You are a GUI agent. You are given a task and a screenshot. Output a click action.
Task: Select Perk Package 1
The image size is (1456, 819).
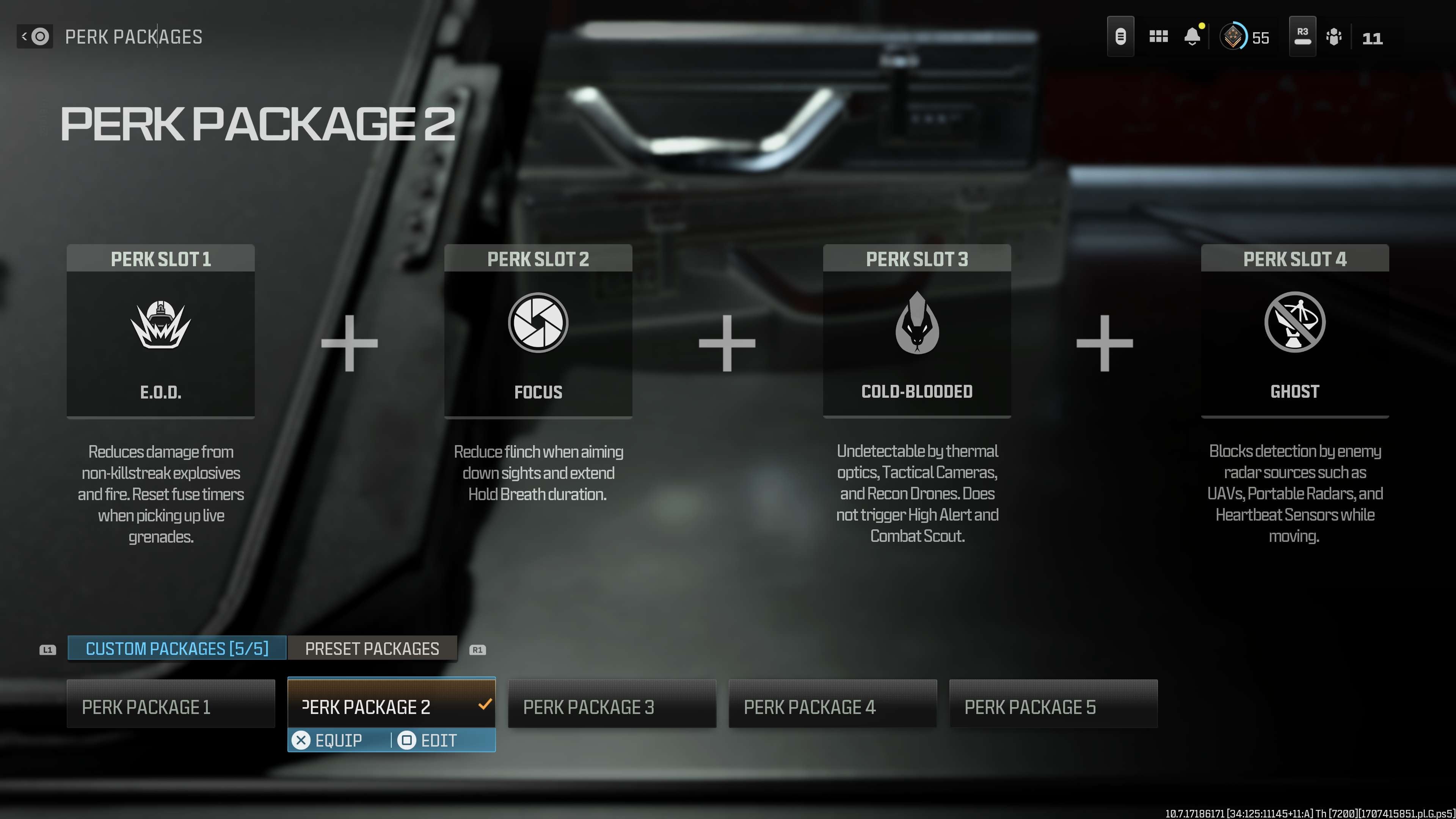pos(171,706)
